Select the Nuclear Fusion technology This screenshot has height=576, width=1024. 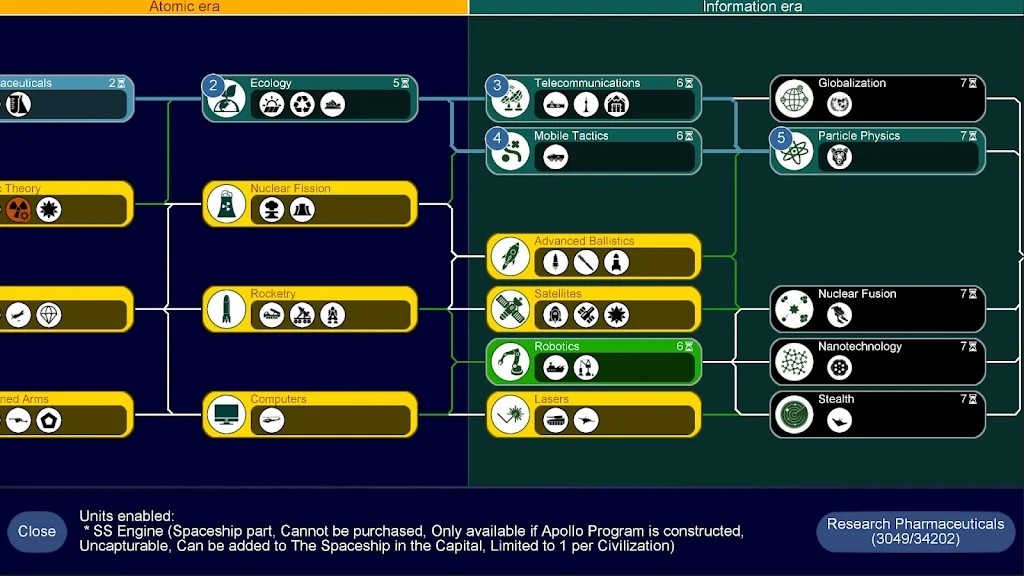(877, 309)
